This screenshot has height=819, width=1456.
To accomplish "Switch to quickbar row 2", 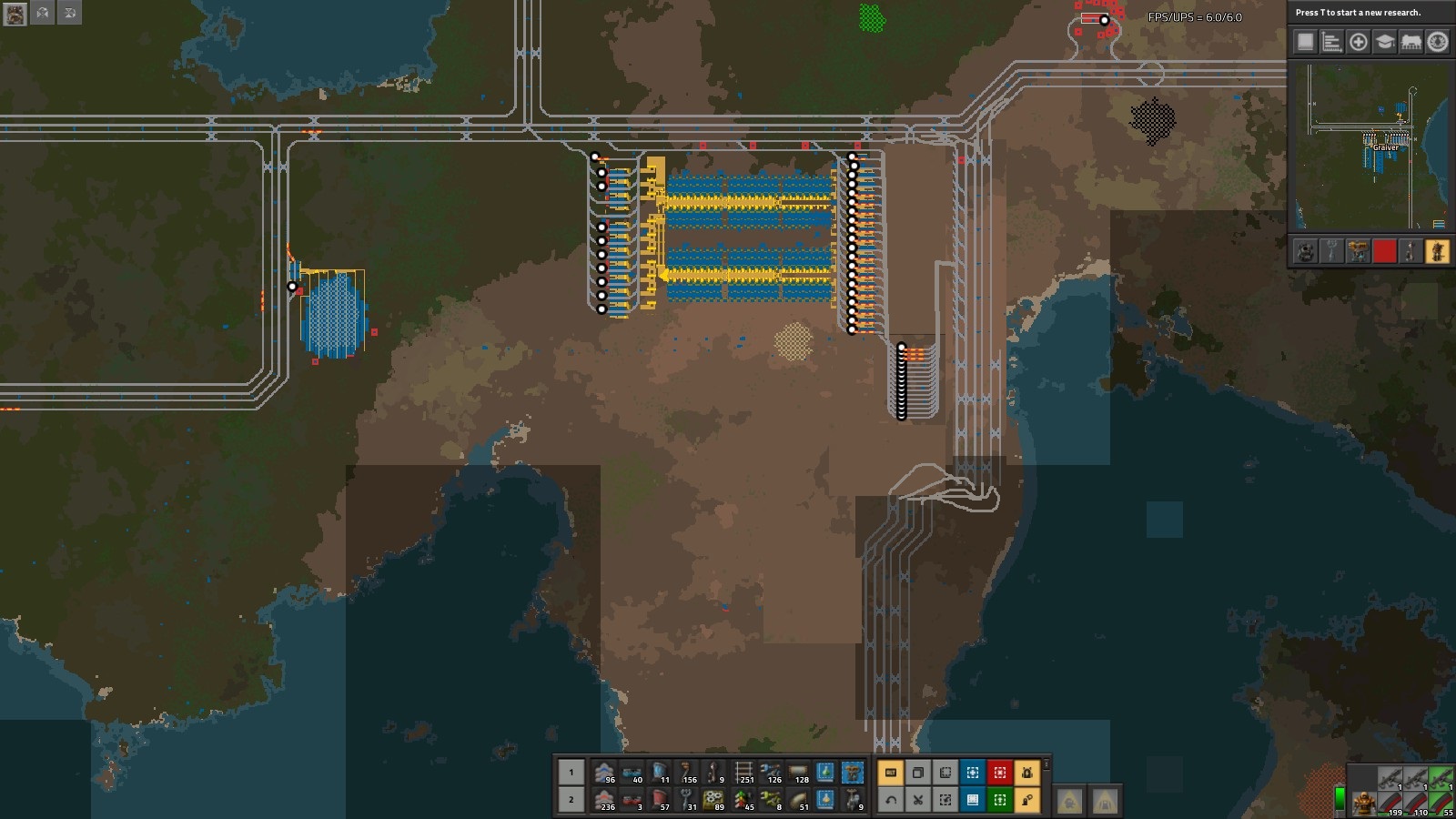I will click(571, 800).
